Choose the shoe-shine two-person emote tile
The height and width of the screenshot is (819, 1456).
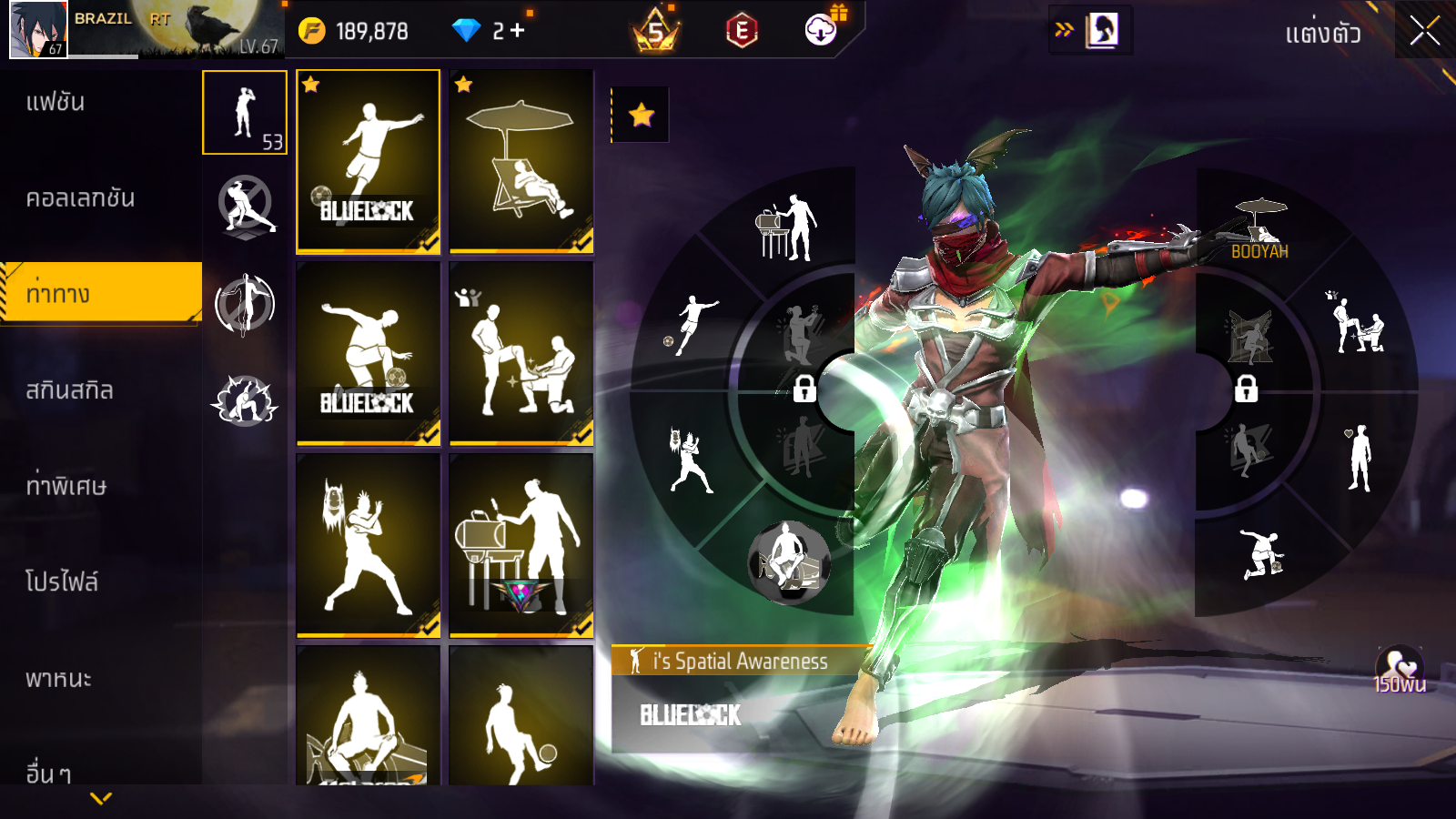click(x=521, y=353)
